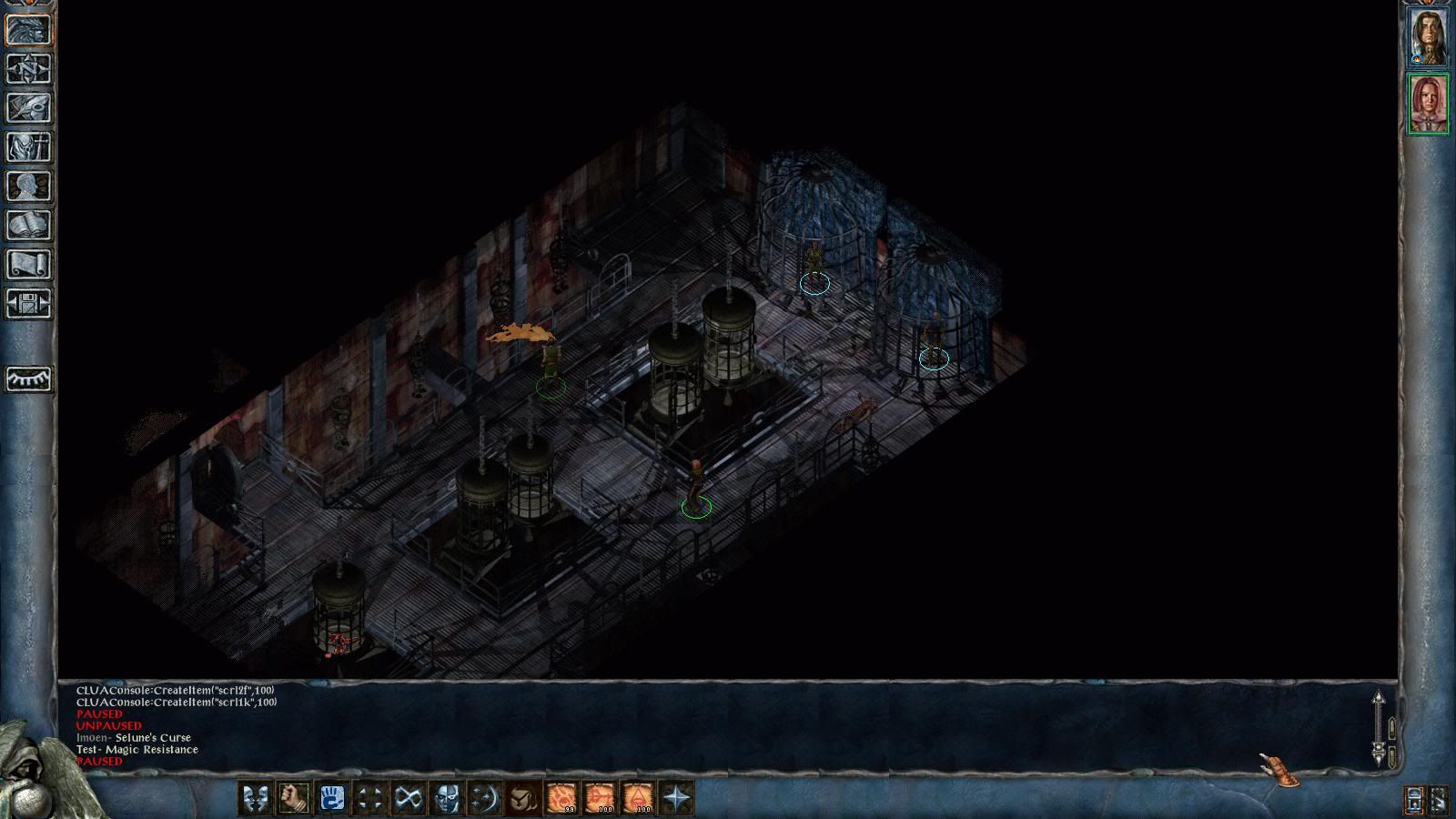Open the character record bust button
The image size is (1456, 819).
28,187
